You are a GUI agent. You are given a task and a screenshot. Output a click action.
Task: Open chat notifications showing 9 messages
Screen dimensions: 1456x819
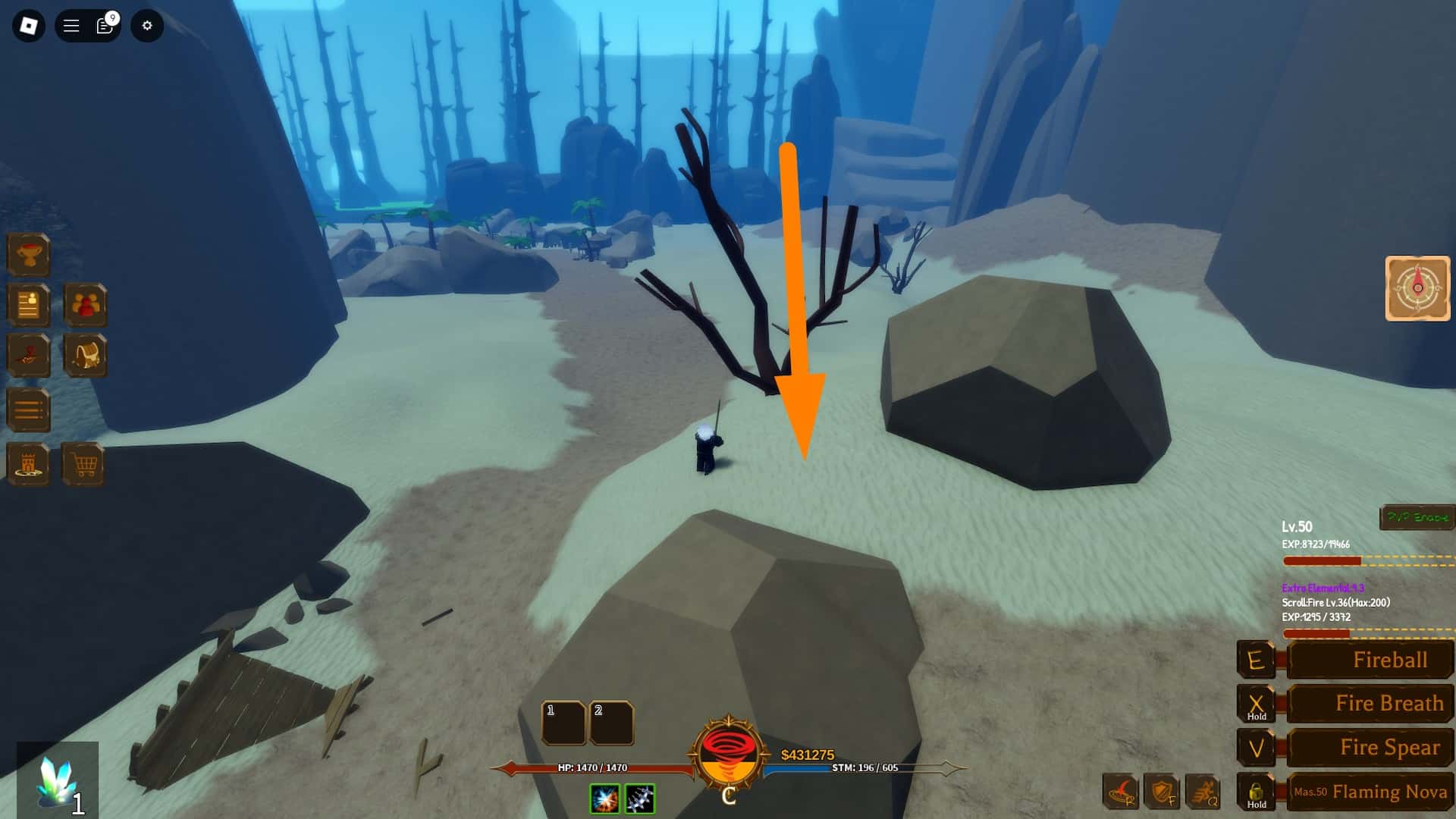pyautogui.click(x=104, y=25)
